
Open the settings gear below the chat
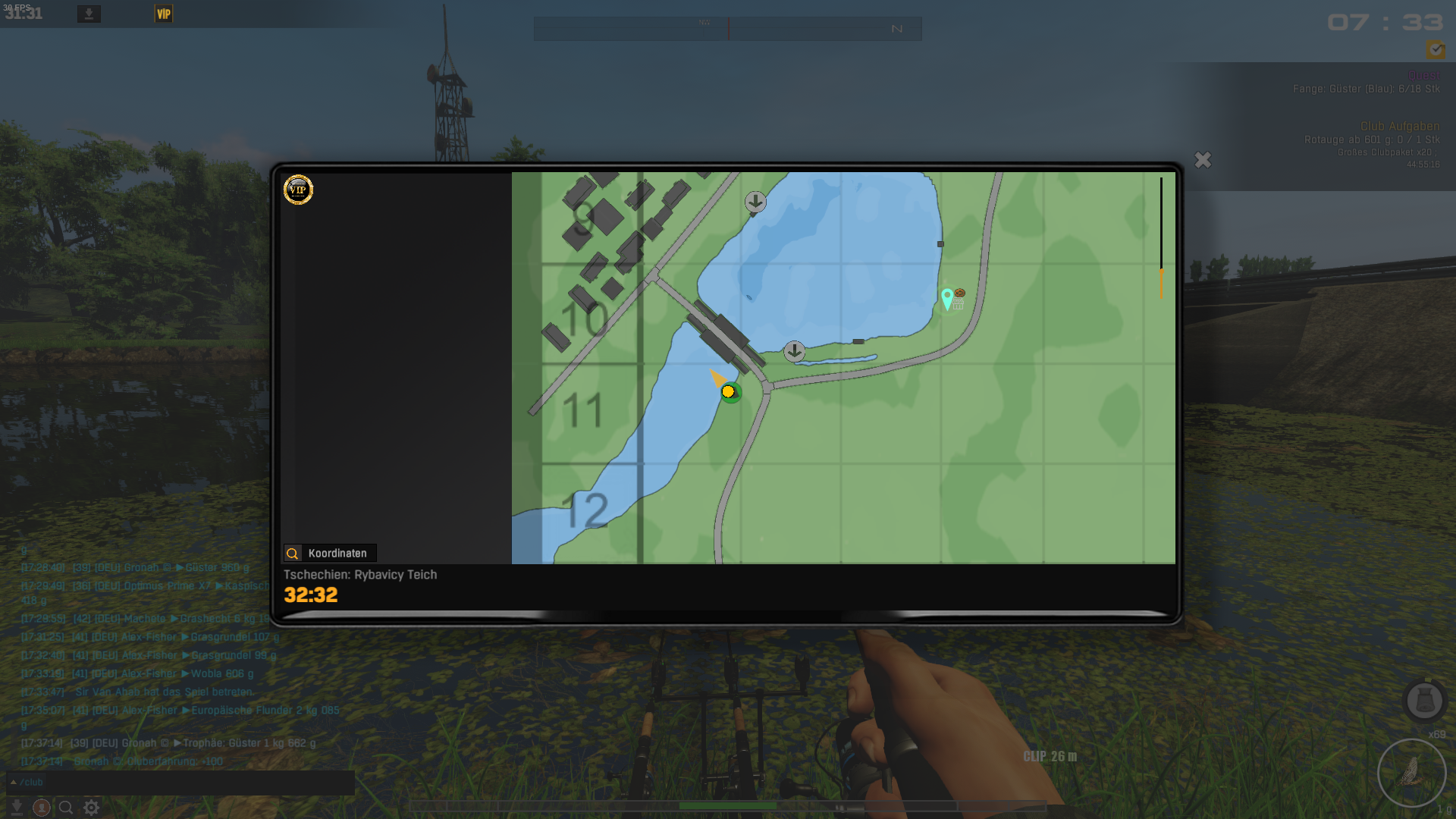92,808
